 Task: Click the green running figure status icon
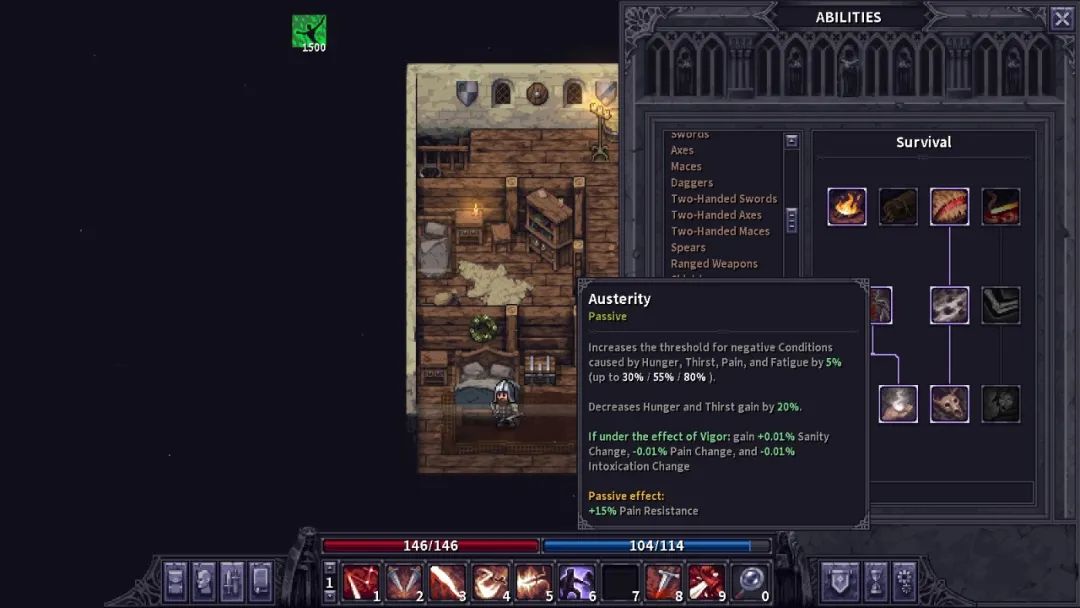pyautogui.click(x=309, y=31)
